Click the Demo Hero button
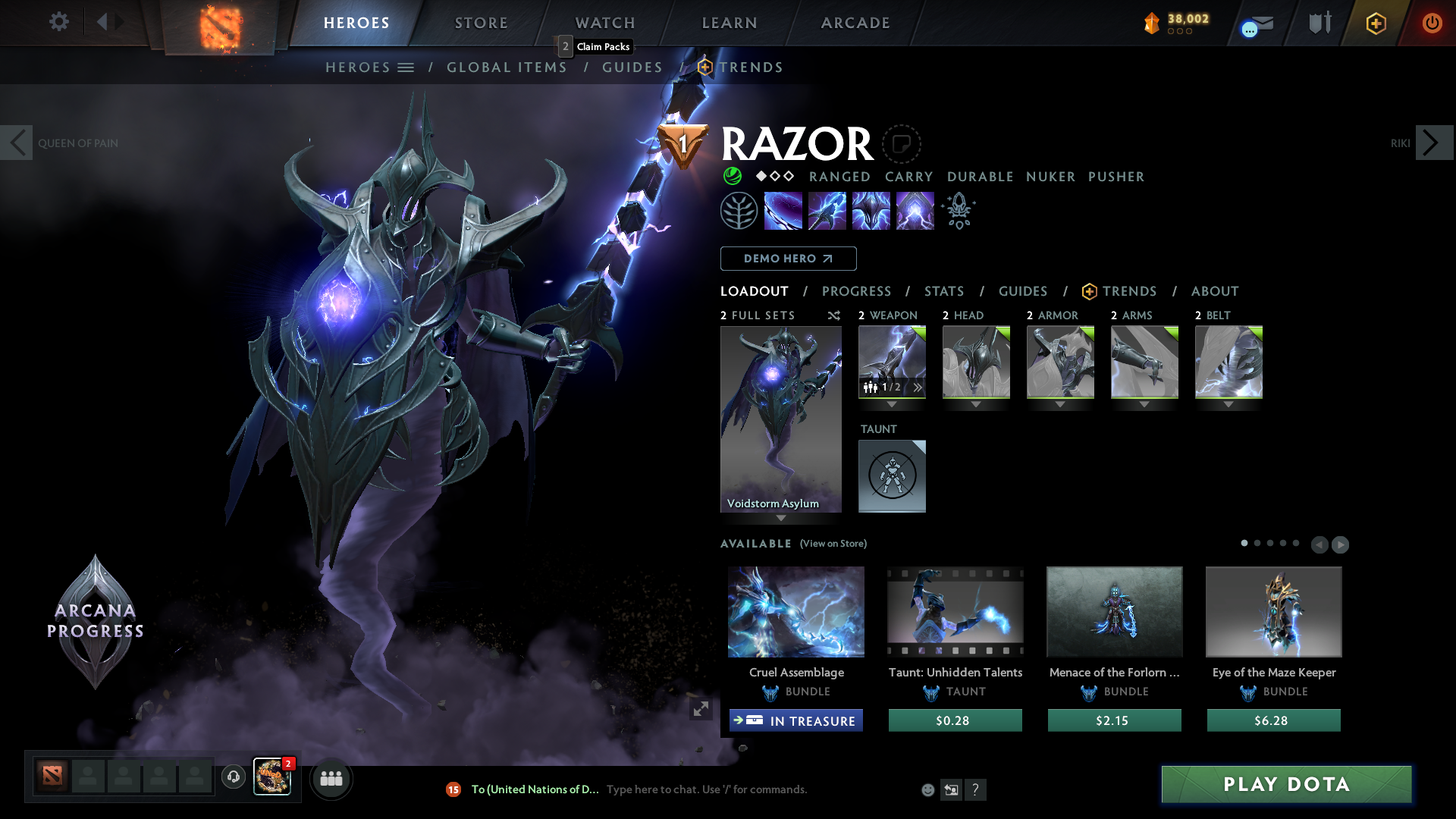This screenshot has height=819, width=1456. click(788, 259)
